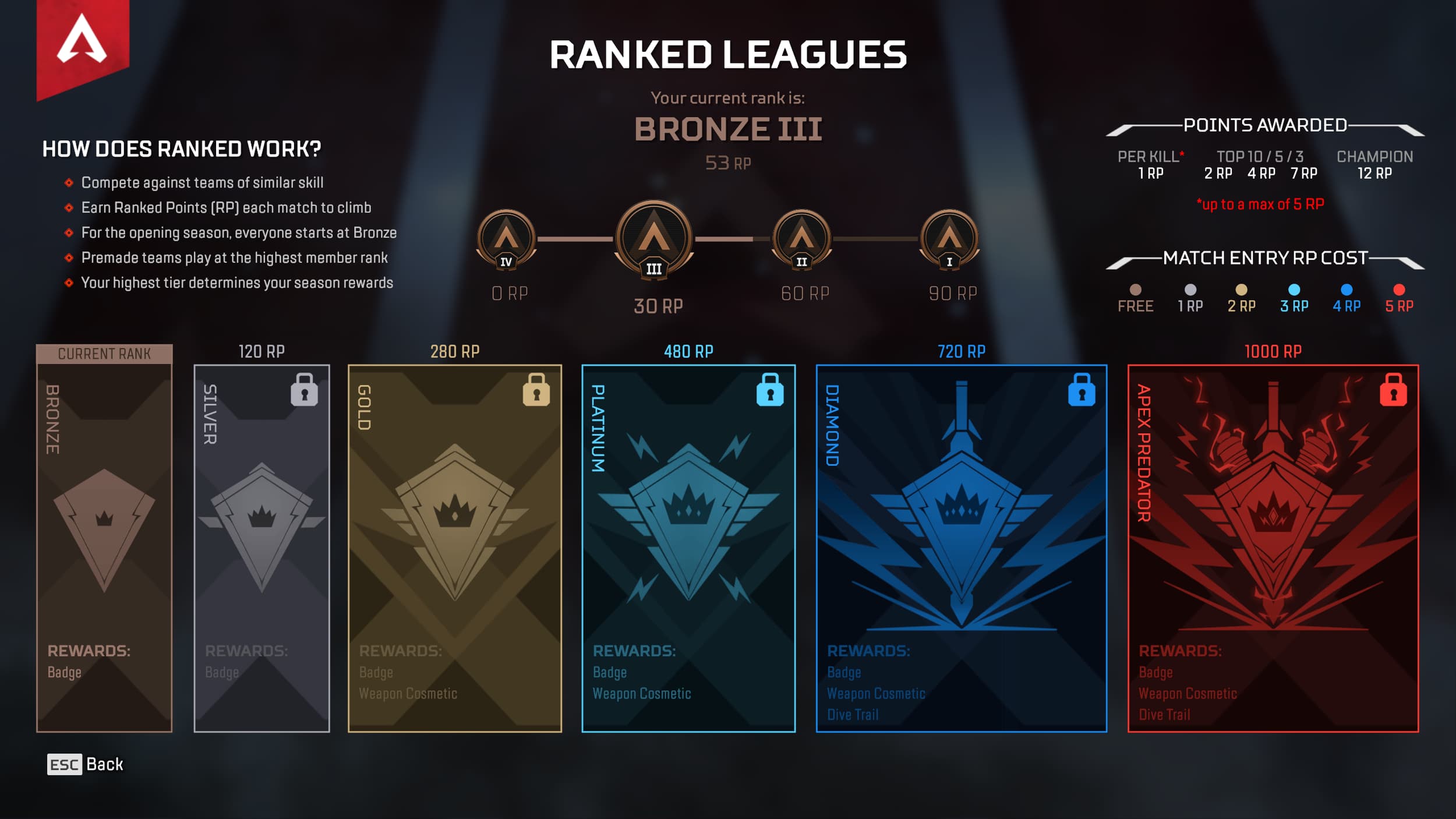This screenshot has height=819, width=1456.
Task: Select the FREE match entry cost dot
Action: [x=1136, y=288]
